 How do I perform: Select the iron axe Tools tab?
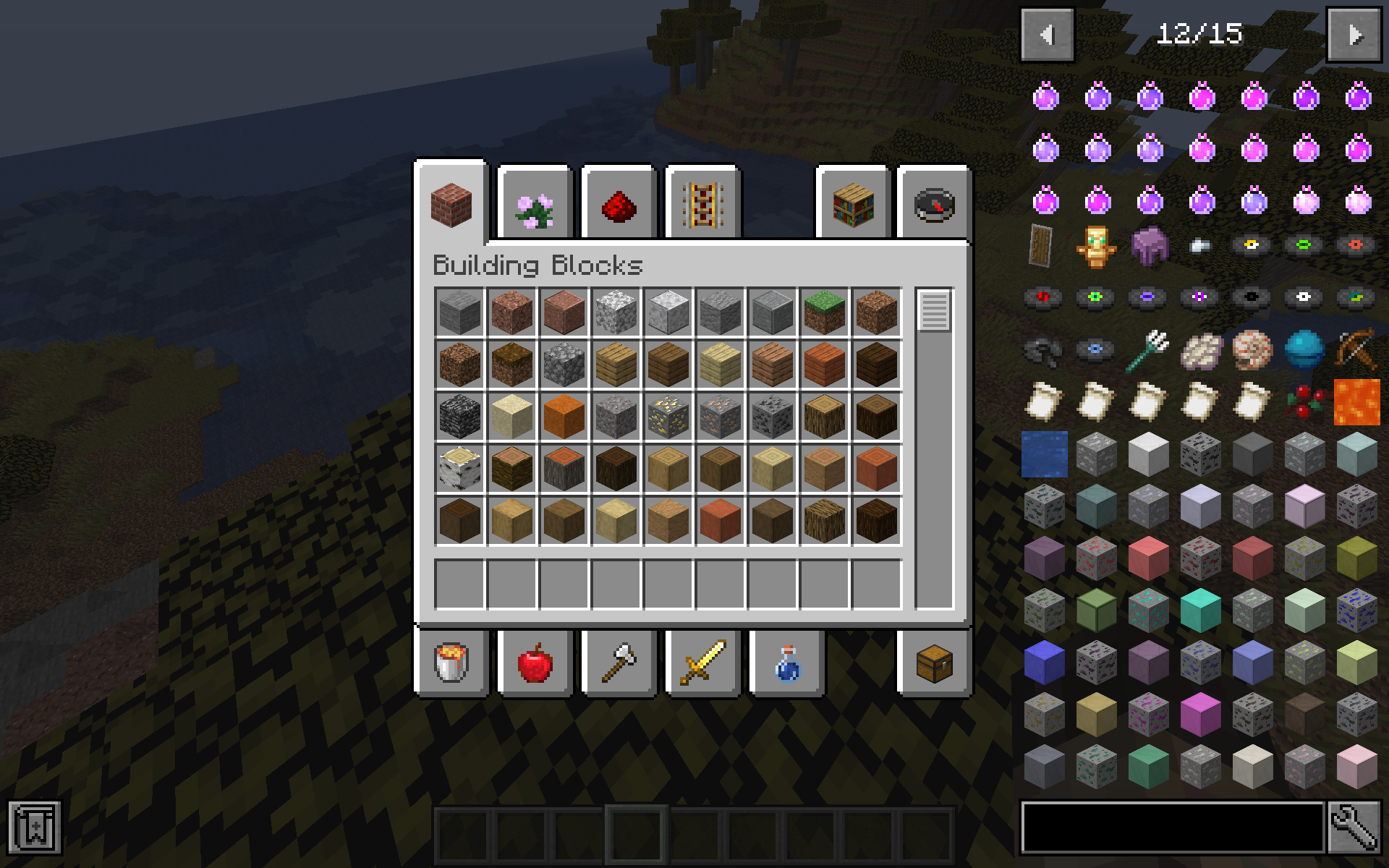(x=619, y=662)
